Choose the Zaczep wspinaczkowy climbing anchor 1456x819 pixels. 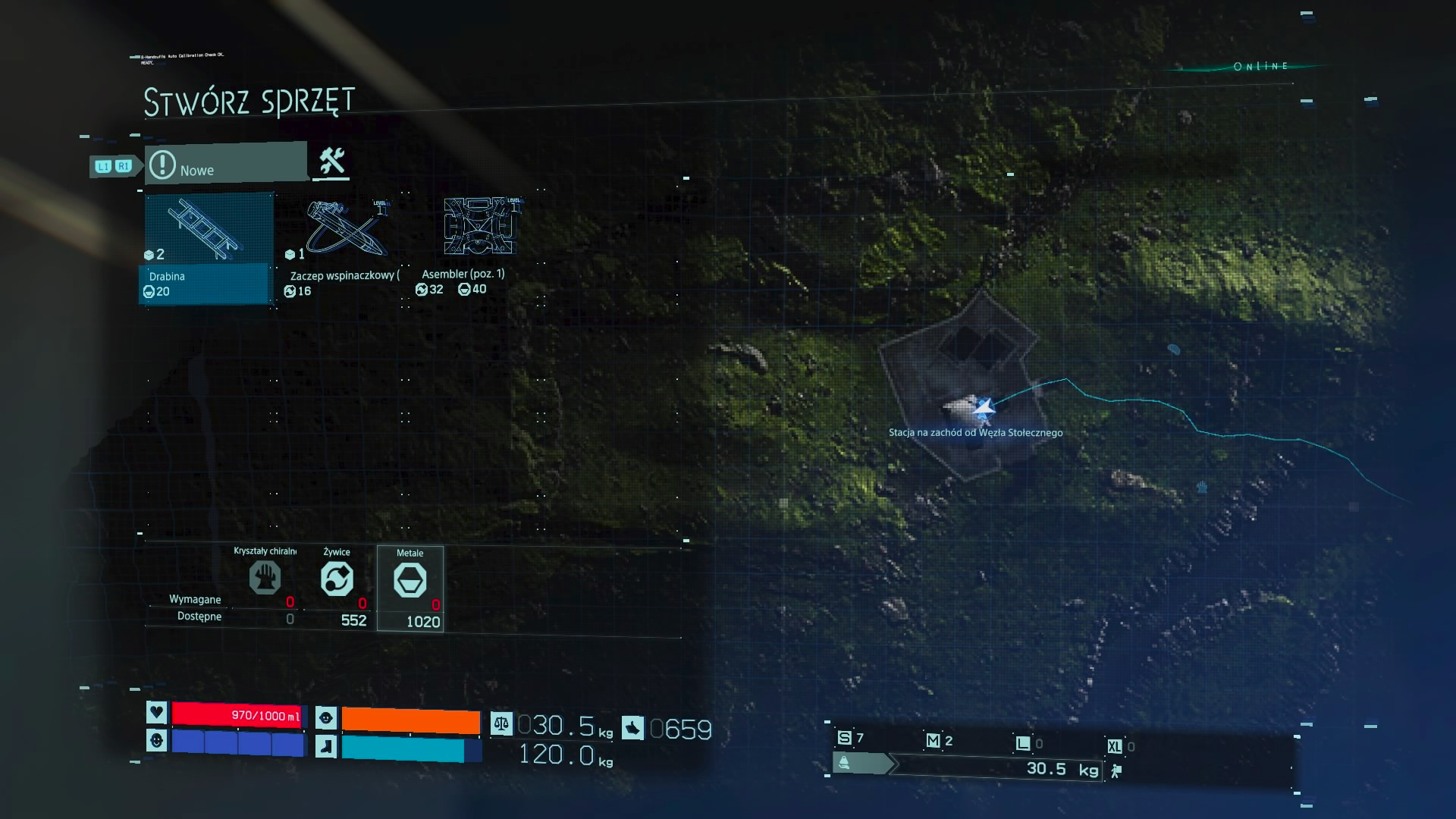click(x=343, y=248)
